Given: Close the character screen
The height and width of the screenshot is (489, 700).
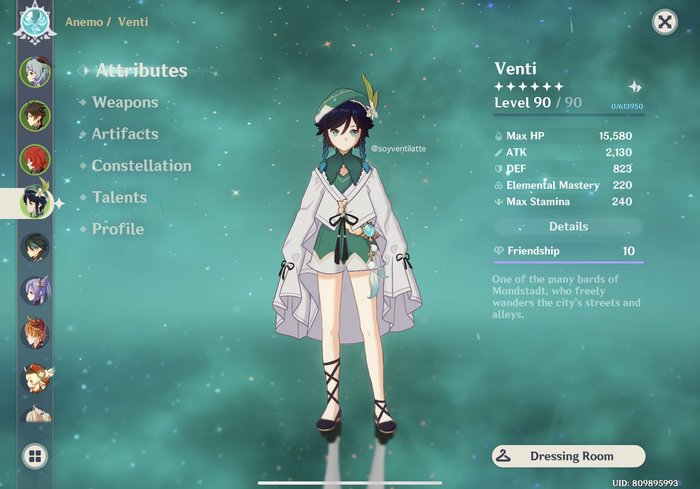Looking at the screenshot, I should [x=663, y=22].
